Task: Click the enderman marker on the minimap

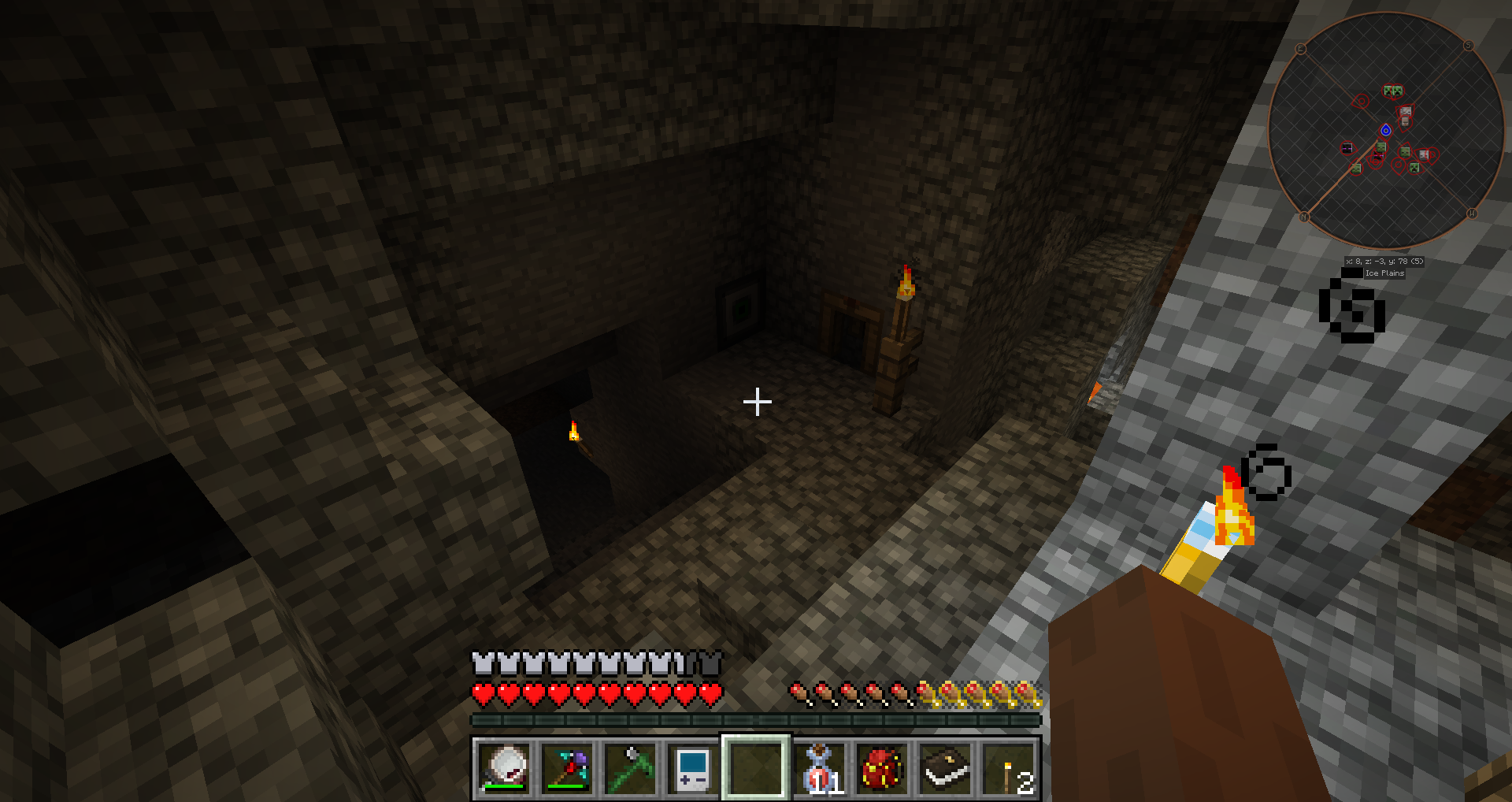Action: (1347, 148)
